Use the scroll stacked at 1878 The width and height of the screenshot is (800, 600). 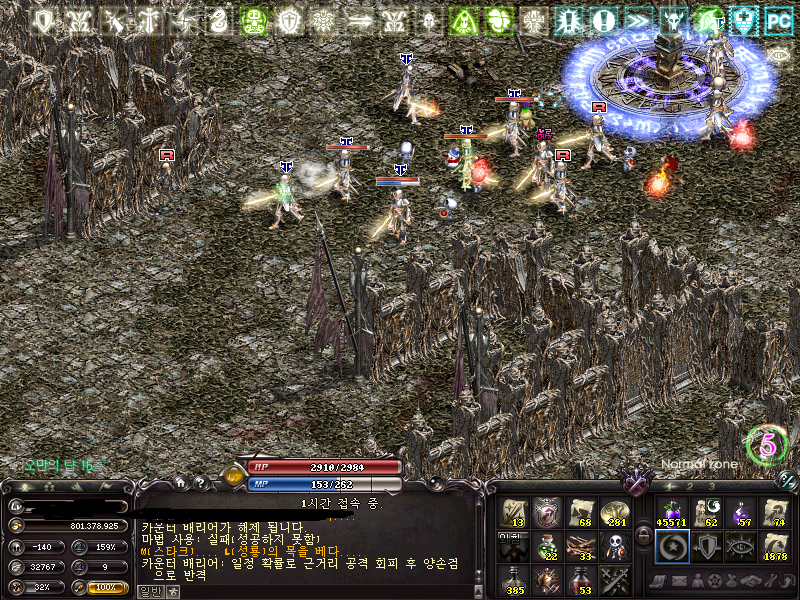point(774,546)
